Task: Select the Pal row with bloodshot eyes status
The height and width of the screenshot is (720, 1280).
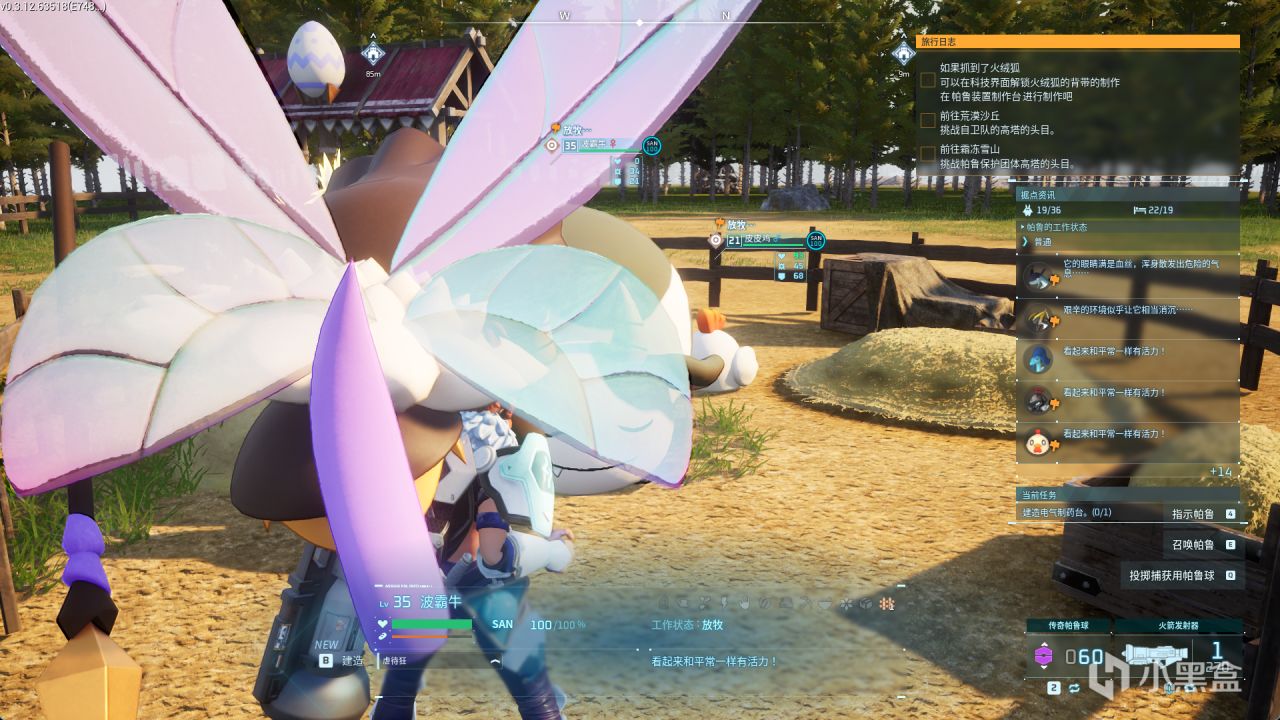Action: pos(1127,276)
